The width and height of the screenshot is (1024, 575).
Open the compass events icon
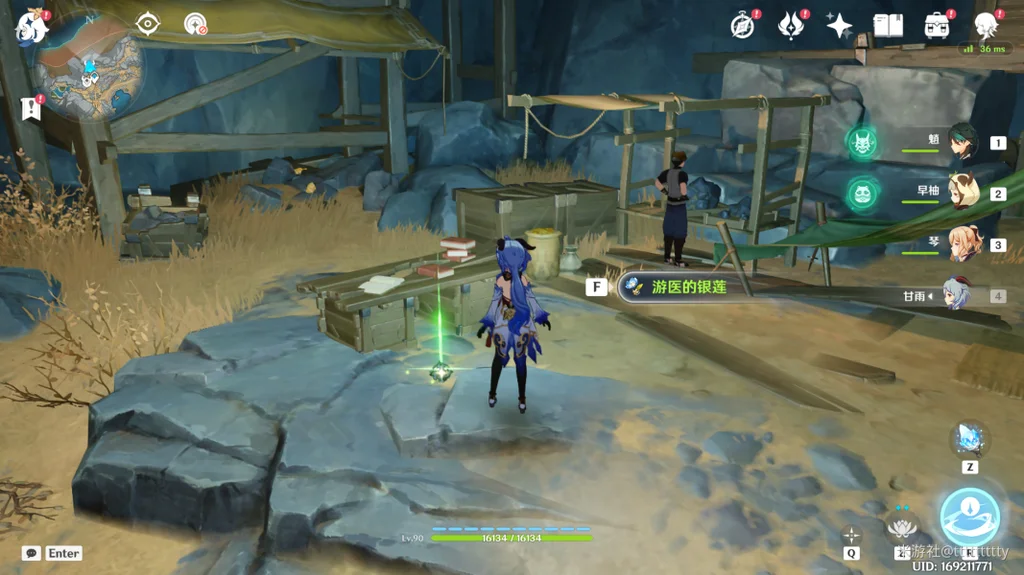click(x=743, y=26)
